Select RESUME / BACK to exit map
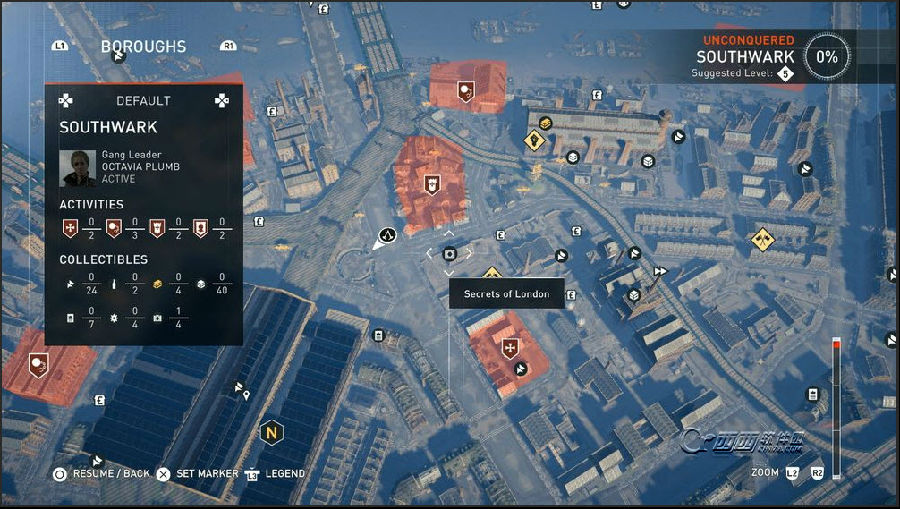 108,473
